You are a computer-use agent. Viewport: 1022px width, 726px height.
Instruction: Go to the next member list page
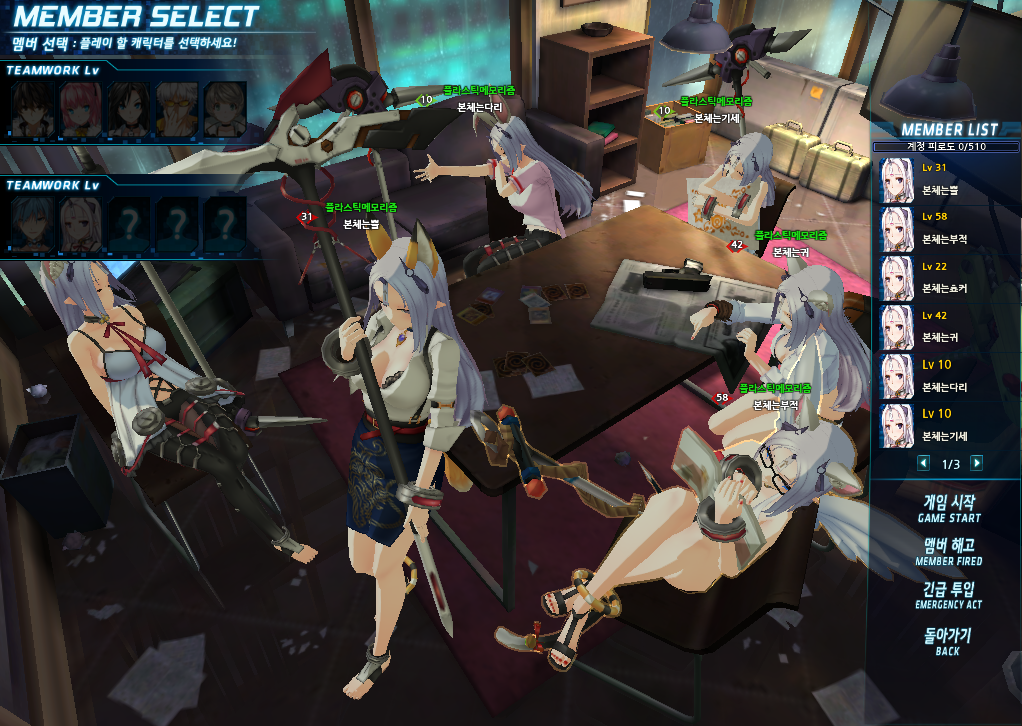coord(977,463)
